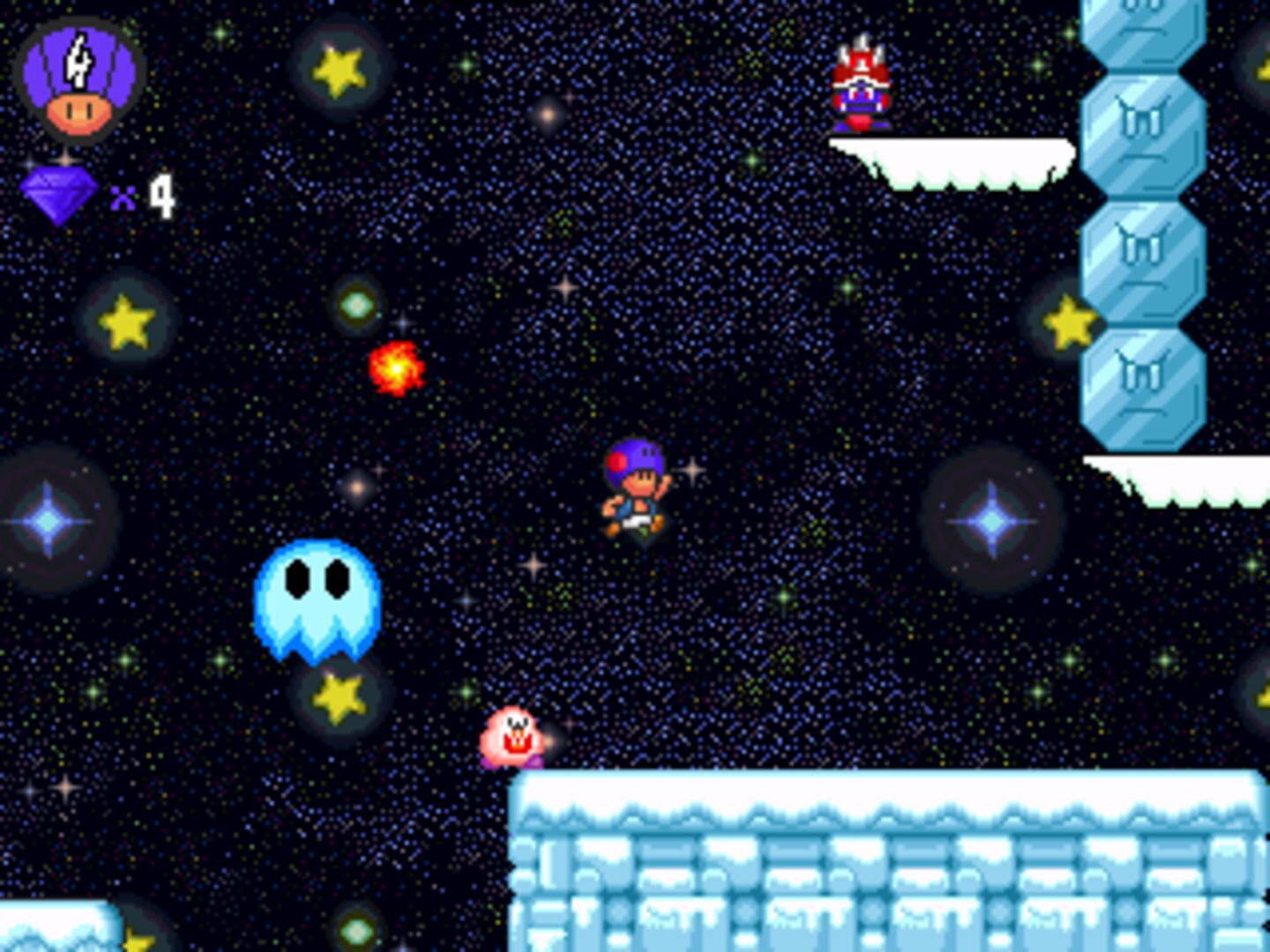Click the fiery explosion sprite
This screenshot has height=952, width=1270.
coord(397,370)
